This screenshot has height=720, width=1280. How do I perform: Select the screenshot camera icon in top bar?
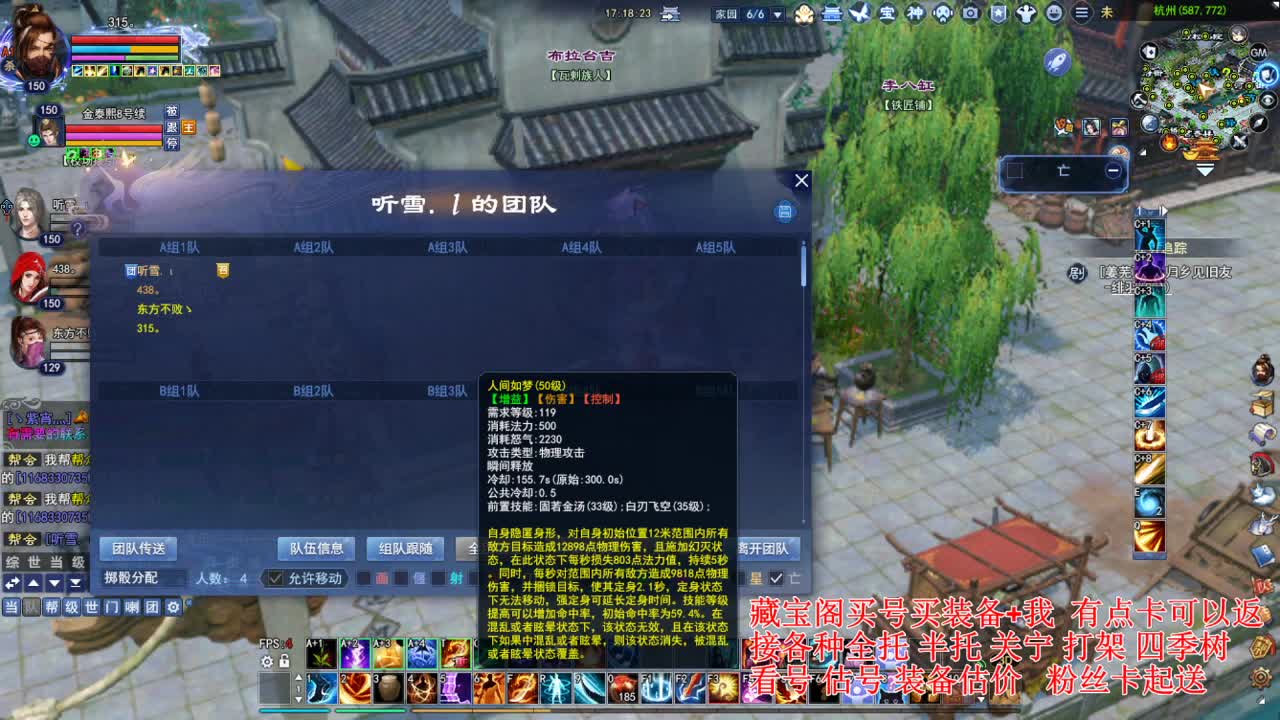click(x=970, y=12)
